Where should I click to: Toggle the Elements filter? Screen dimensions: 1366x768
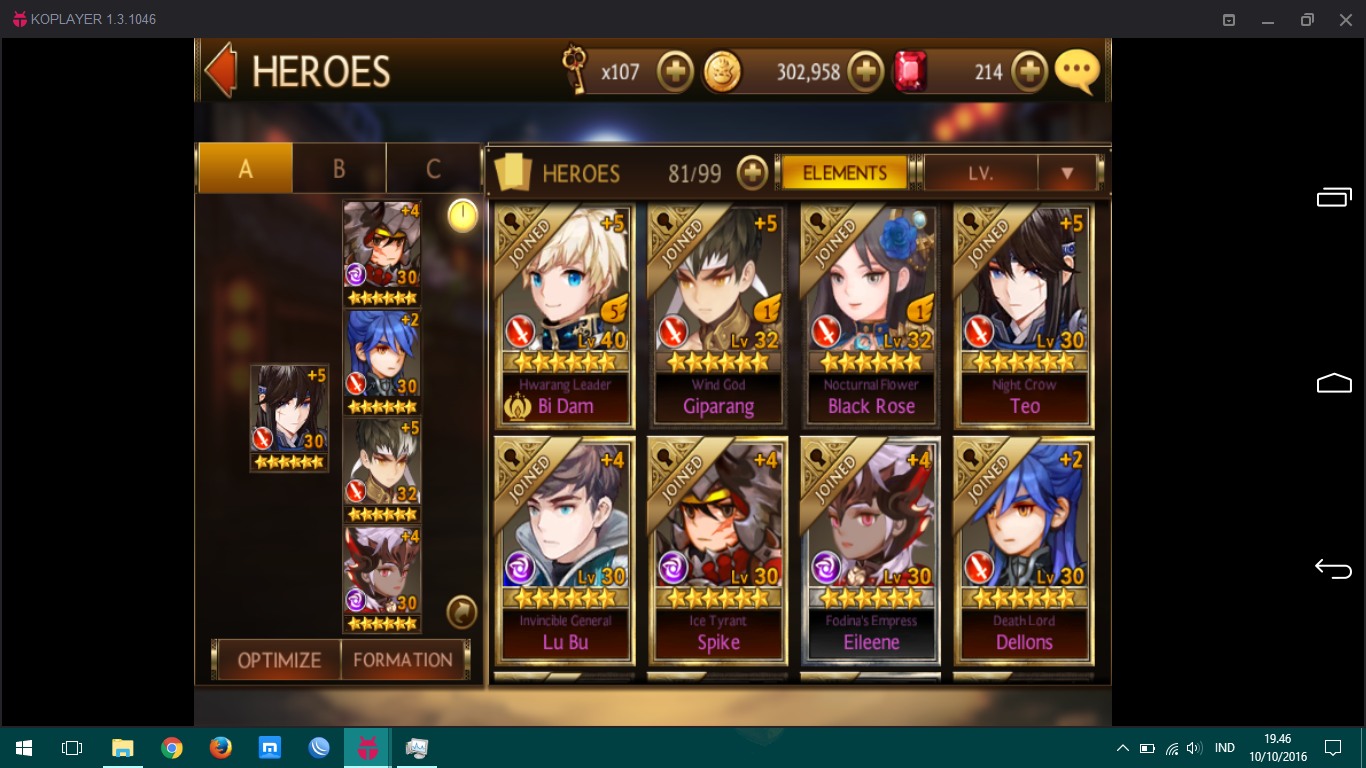click(x=844, y=173)
